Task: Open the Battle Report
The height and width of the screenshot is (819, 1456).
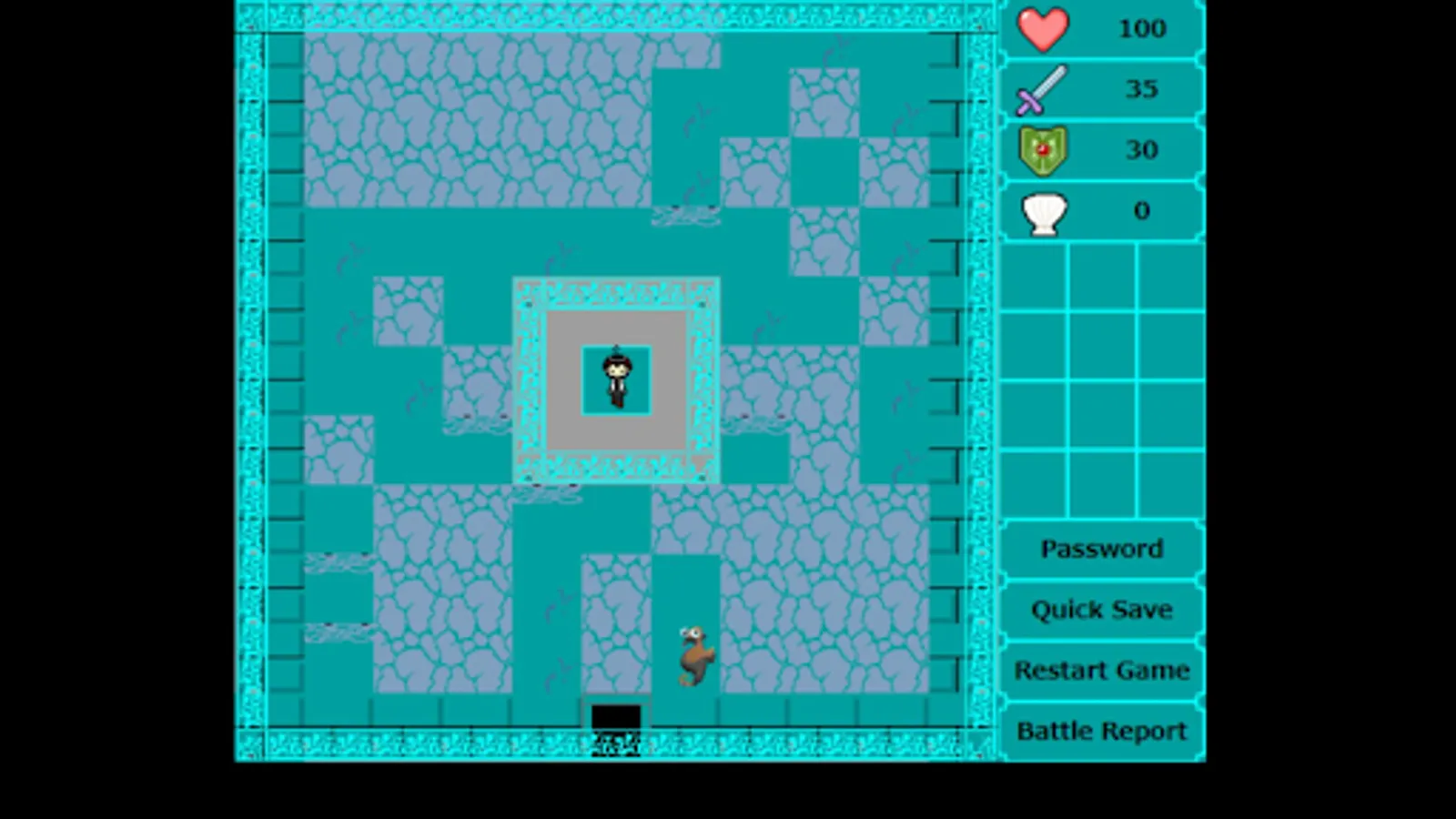Action: pyautogui.click(x=1101, y=731)
